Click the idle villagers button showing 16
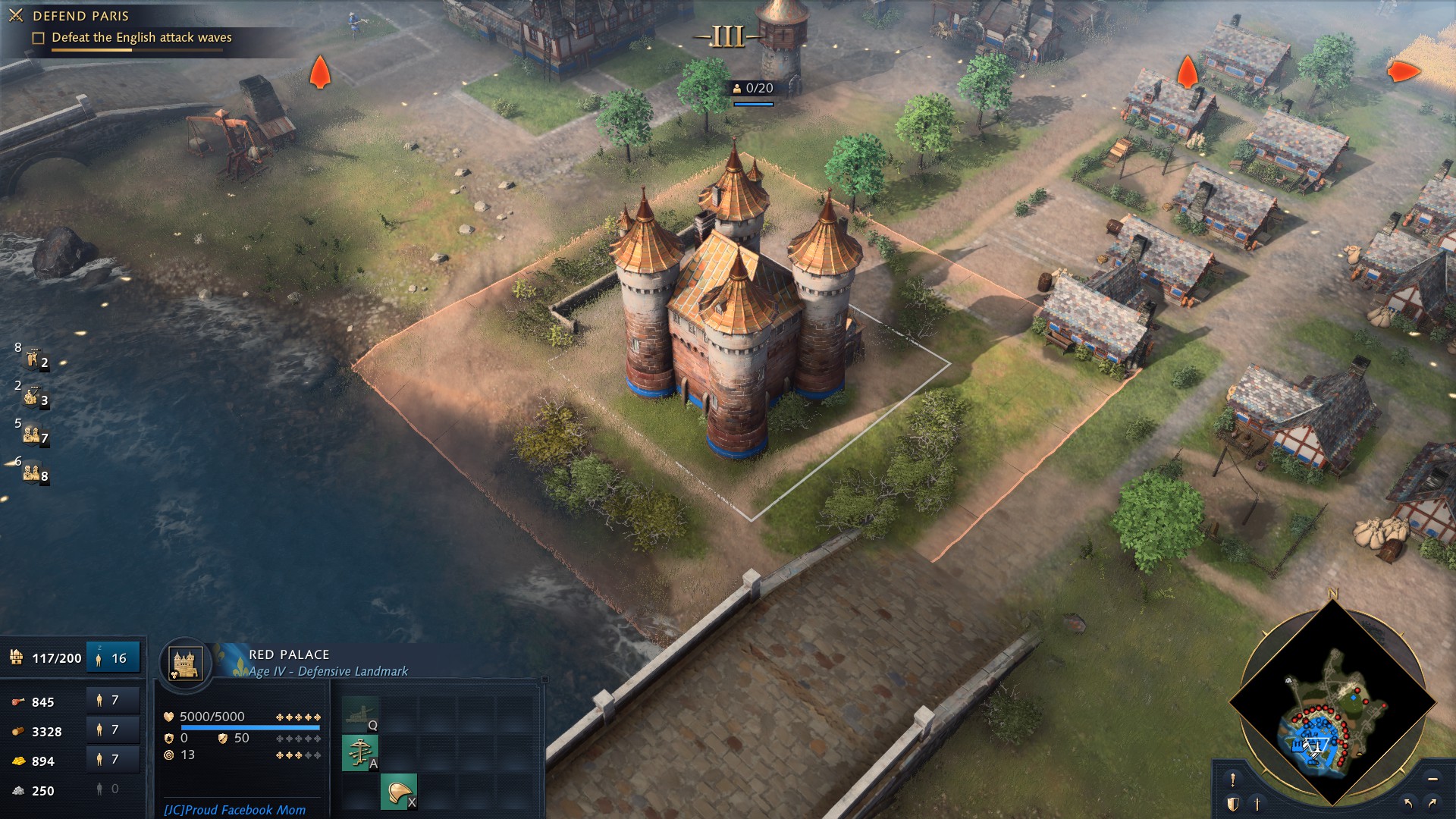This screenshot has height=819, width=1456. tap(113, 658)
